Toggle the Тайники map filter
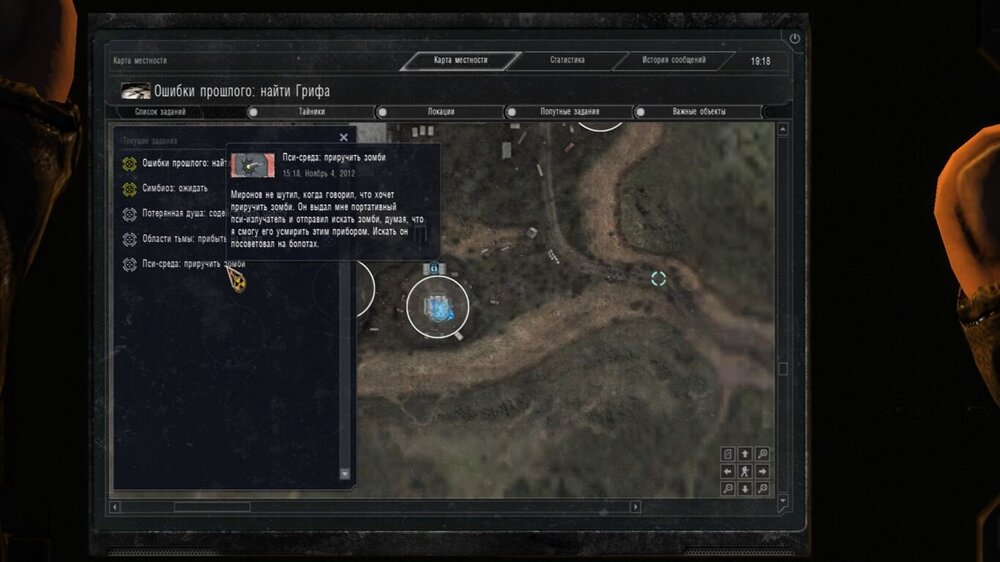Viewport: 1000px width, 562px height. pyautogui.click(x=310, y=112)
